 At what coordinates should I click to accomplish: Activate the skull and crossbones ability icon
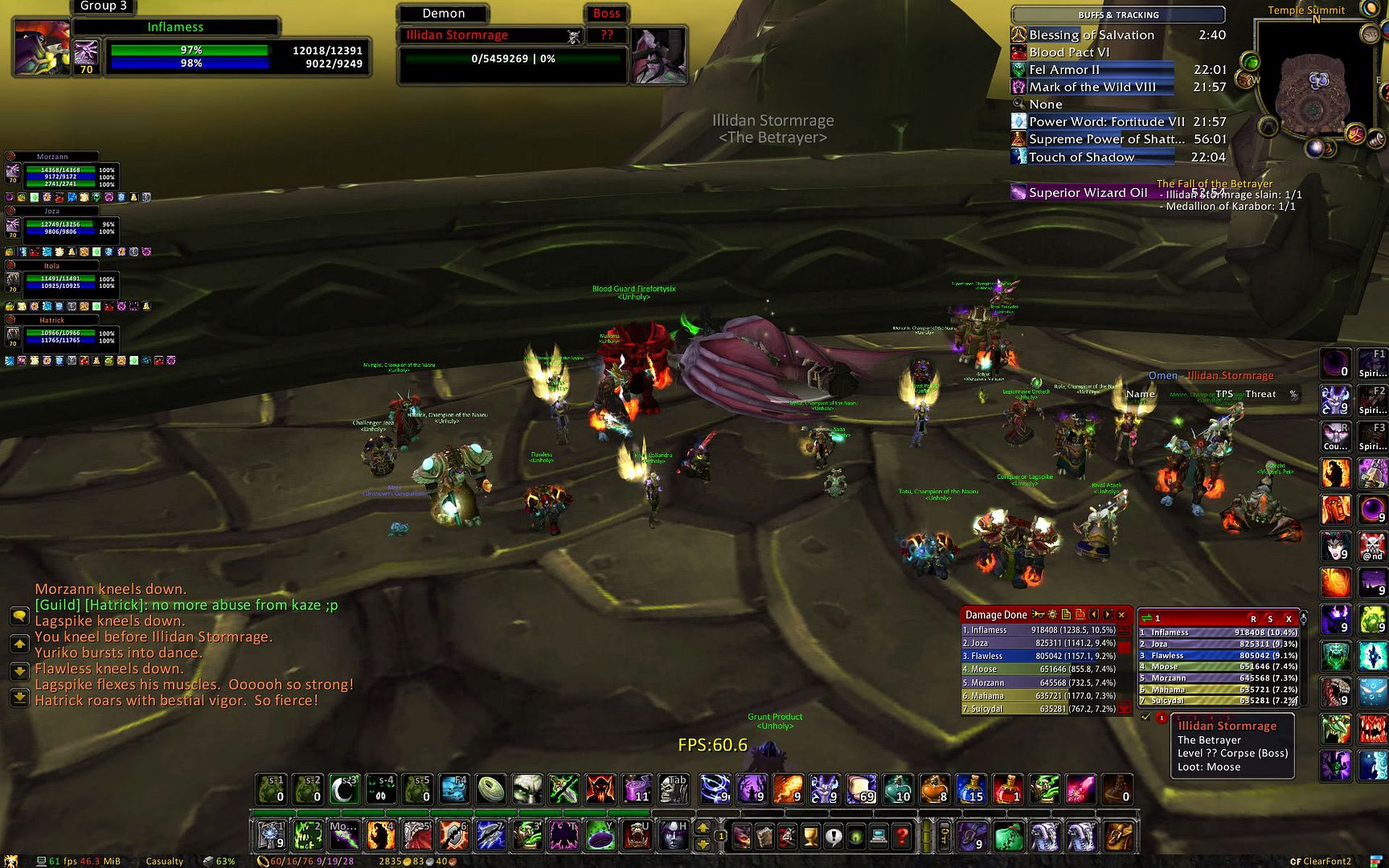coord(1372,547)
